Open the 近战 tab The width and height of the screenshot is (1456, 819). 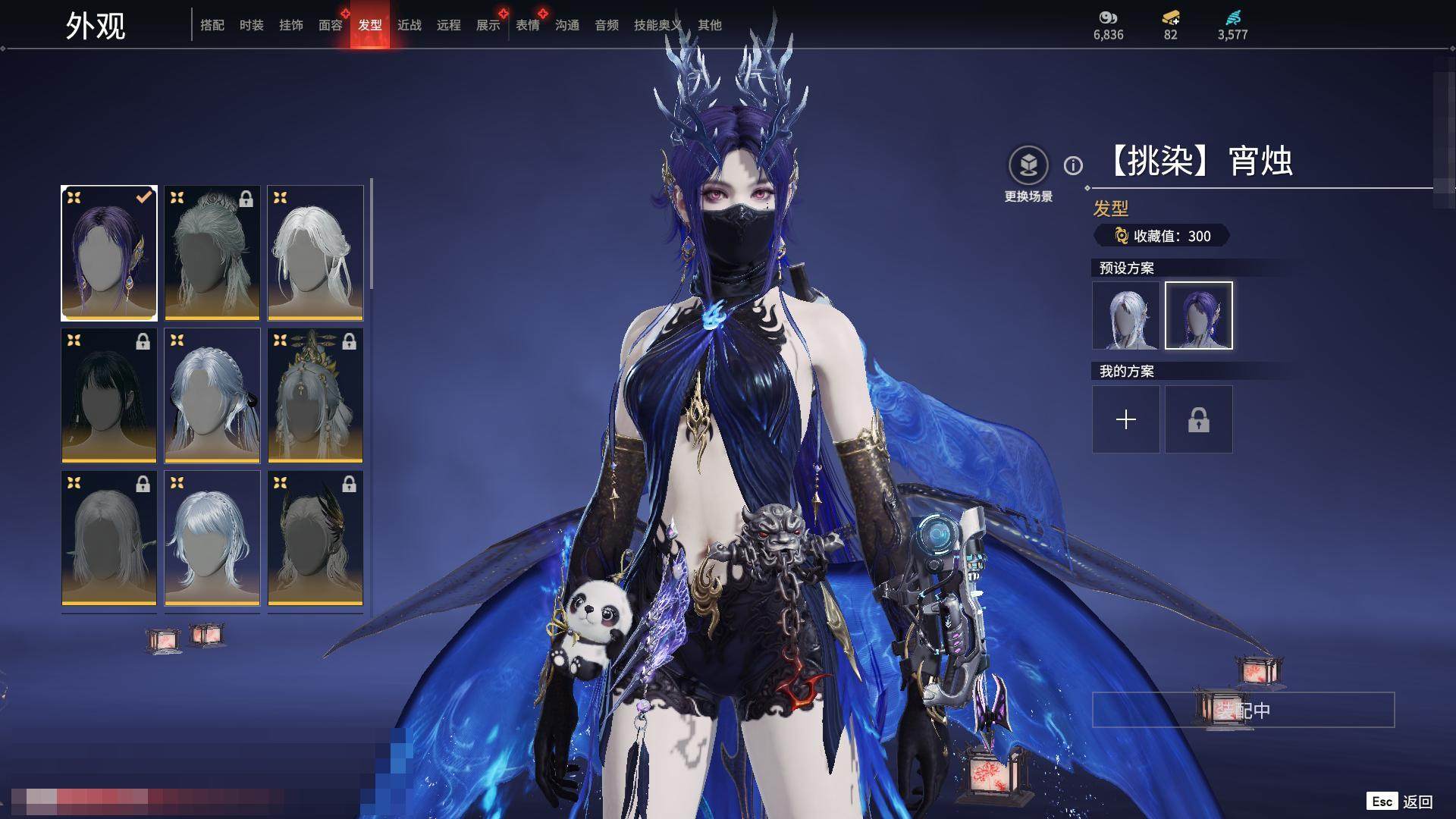[x=409, y=25]
